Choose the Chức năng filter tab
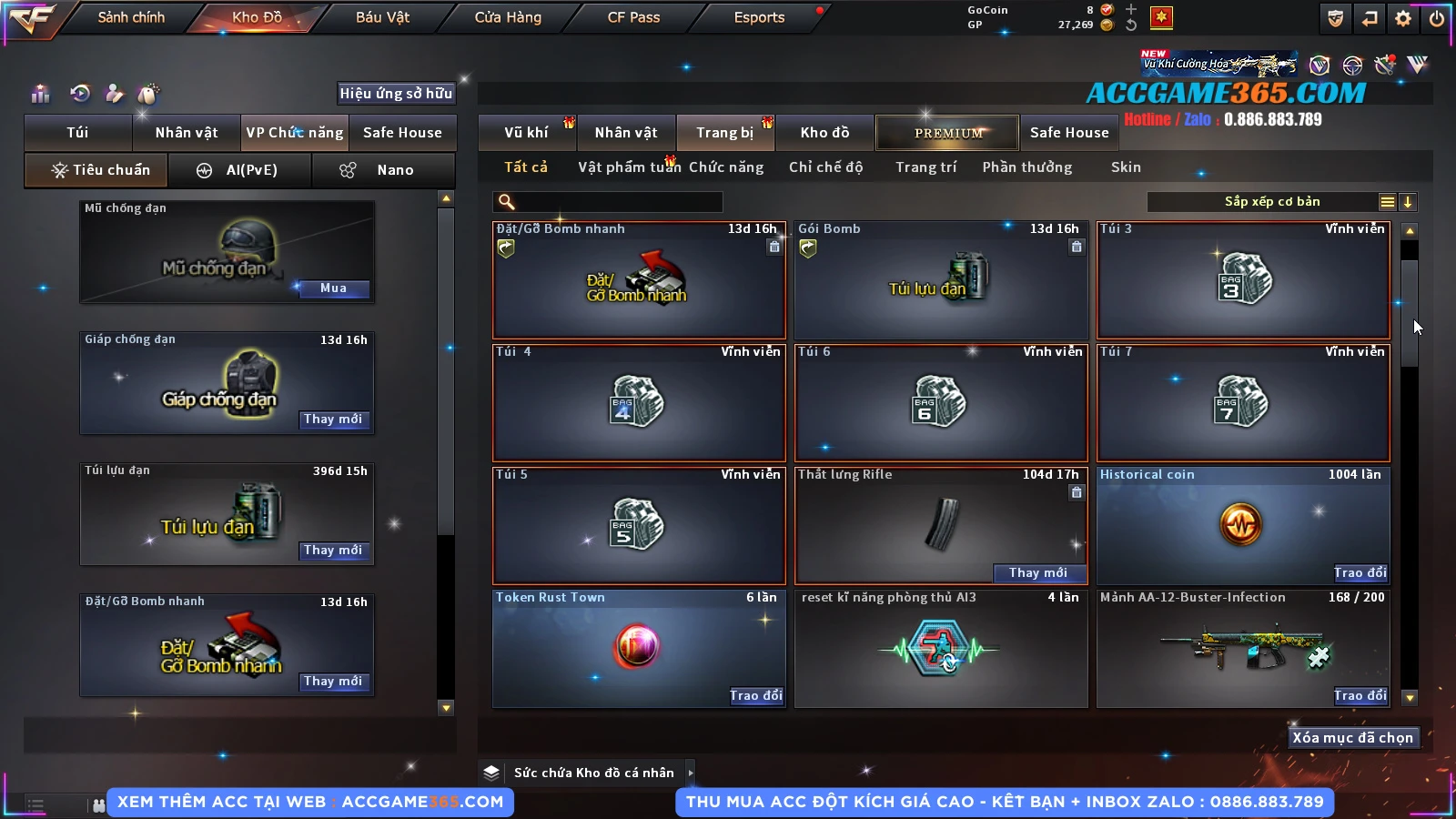Image resolution: width=1456 pixels, height=819 pixels. (x=726, y=167)
